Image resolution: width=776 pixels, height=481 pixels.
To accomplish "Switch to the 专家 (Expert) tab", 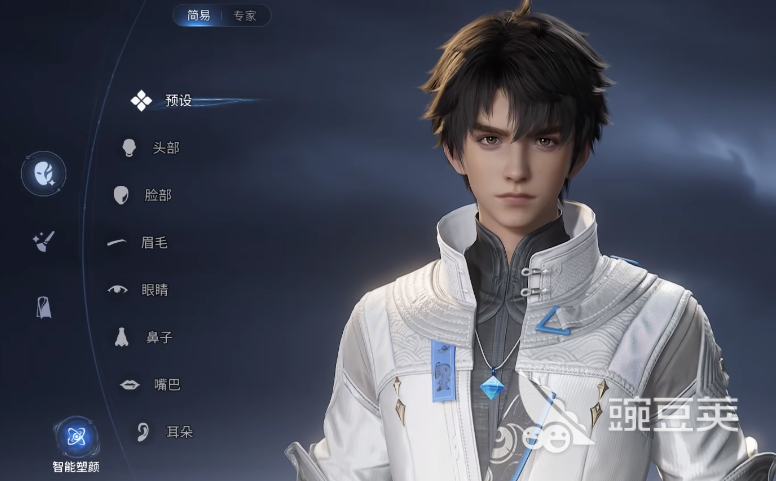I will [x=245, y=16].
